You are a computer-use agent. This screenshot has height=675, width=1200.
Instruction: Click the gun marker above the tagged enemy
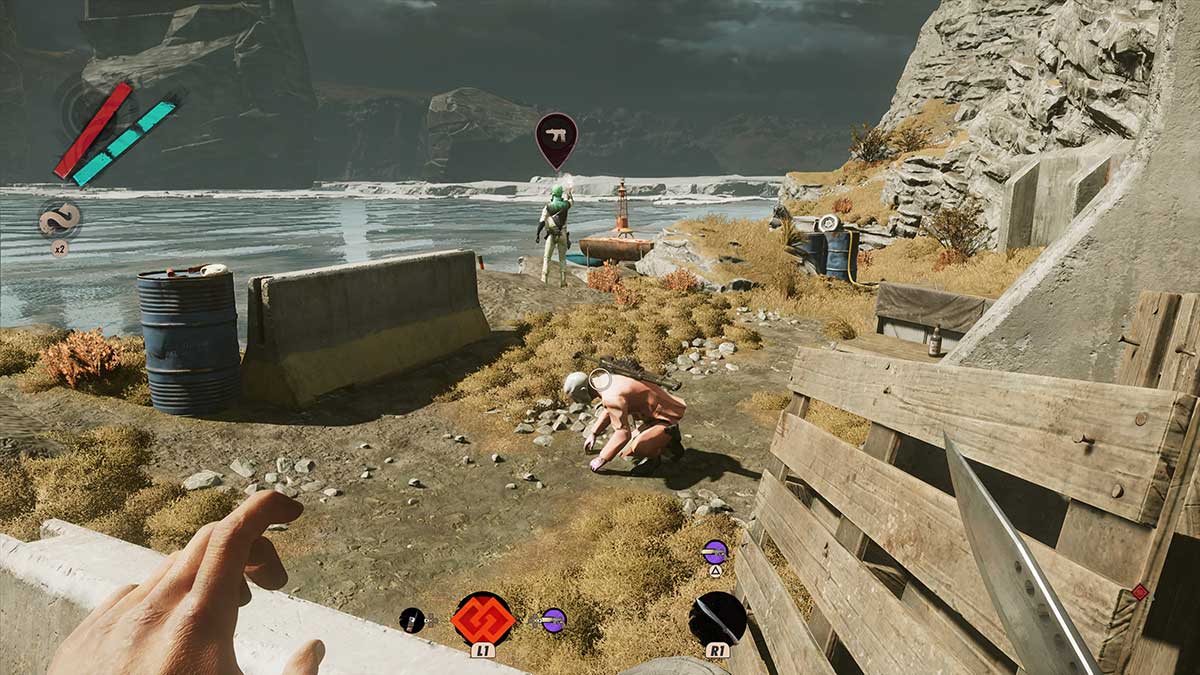[x=556, y=136]
